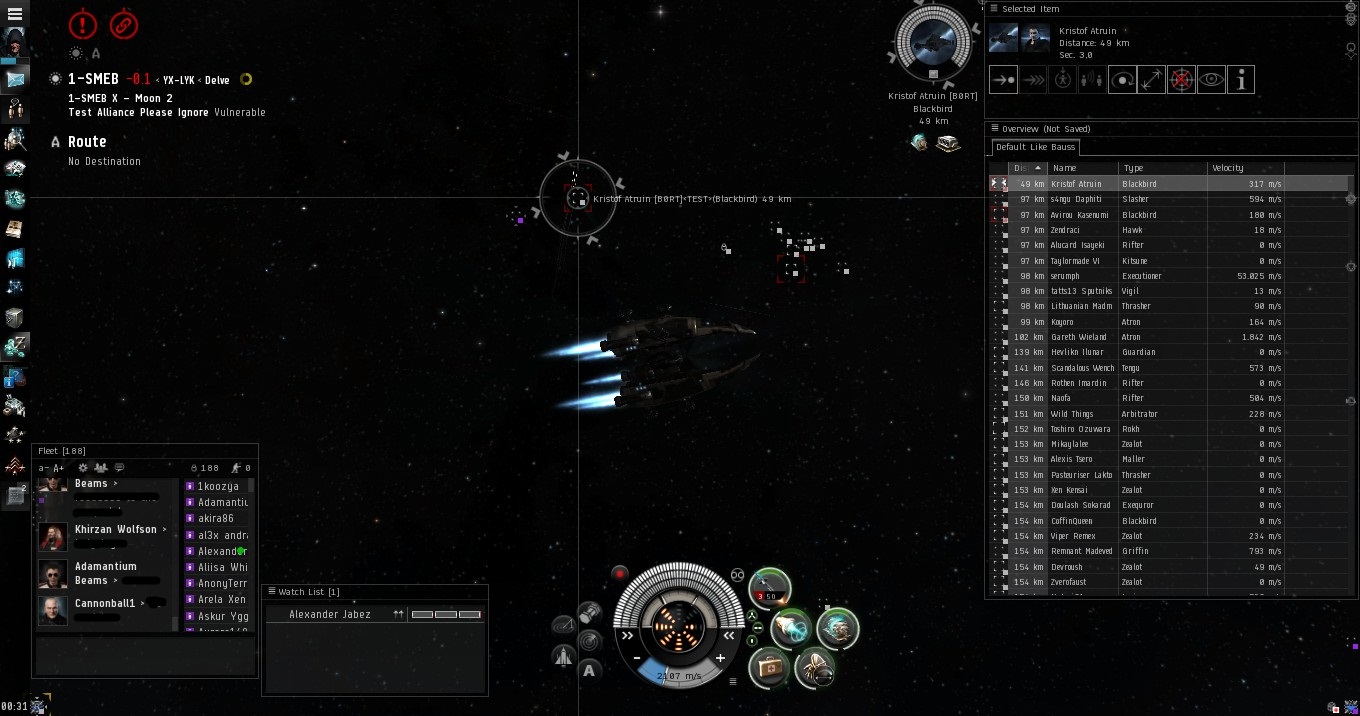1360x716 pixels.
Task: Show info on Kristof Atruin
Action: 1241,80
